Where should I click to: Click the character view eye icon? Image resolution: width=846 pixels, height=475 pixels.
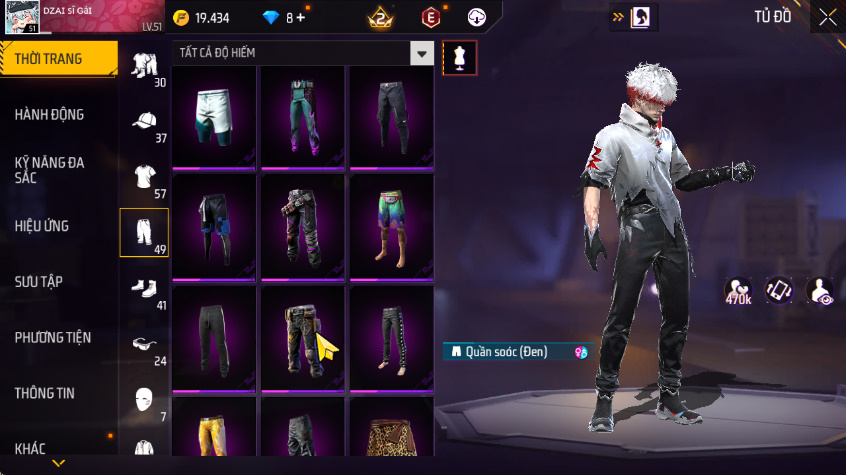tap(820, 291)
